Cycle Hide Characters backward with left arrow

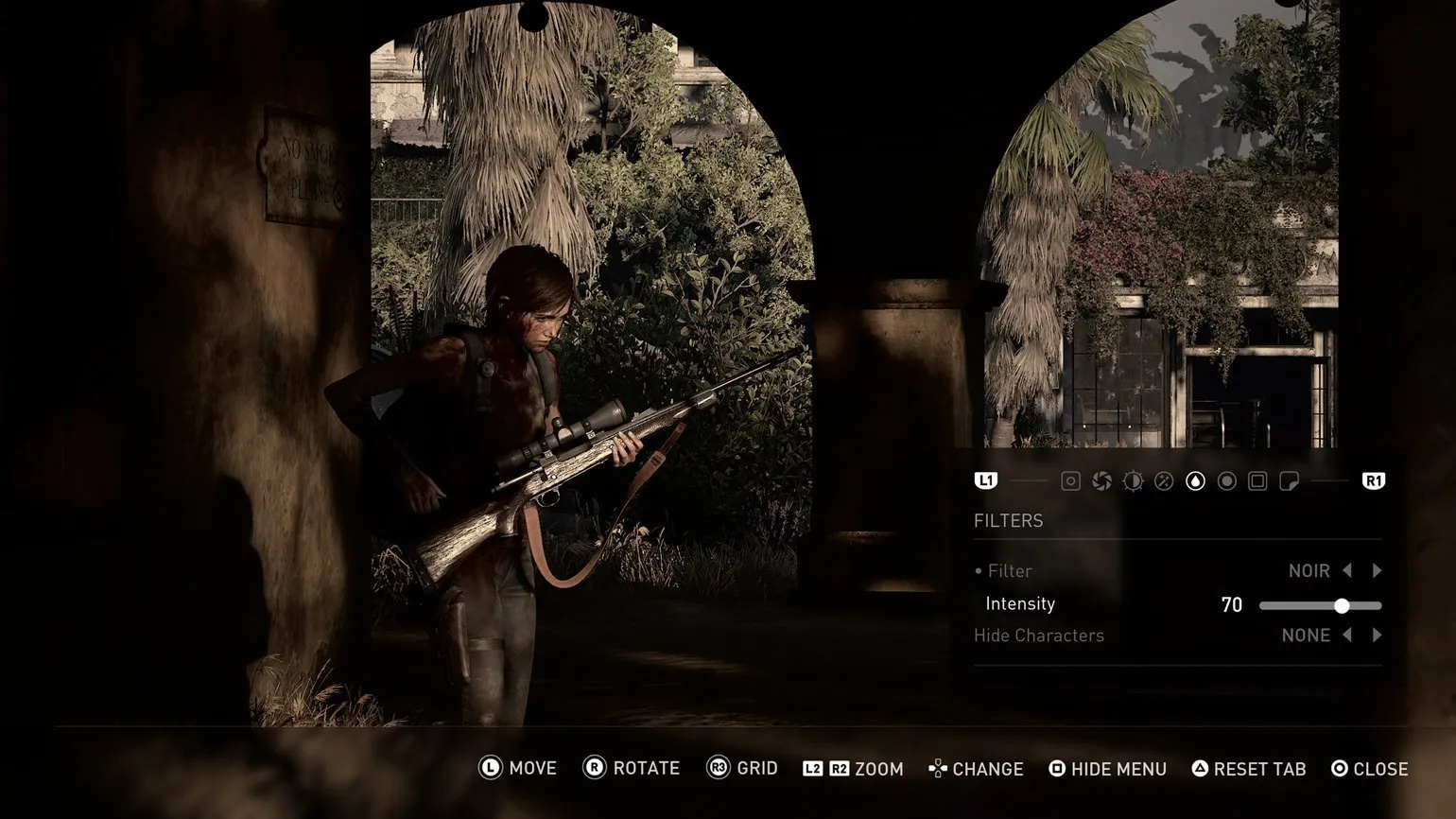[1347, 636]
